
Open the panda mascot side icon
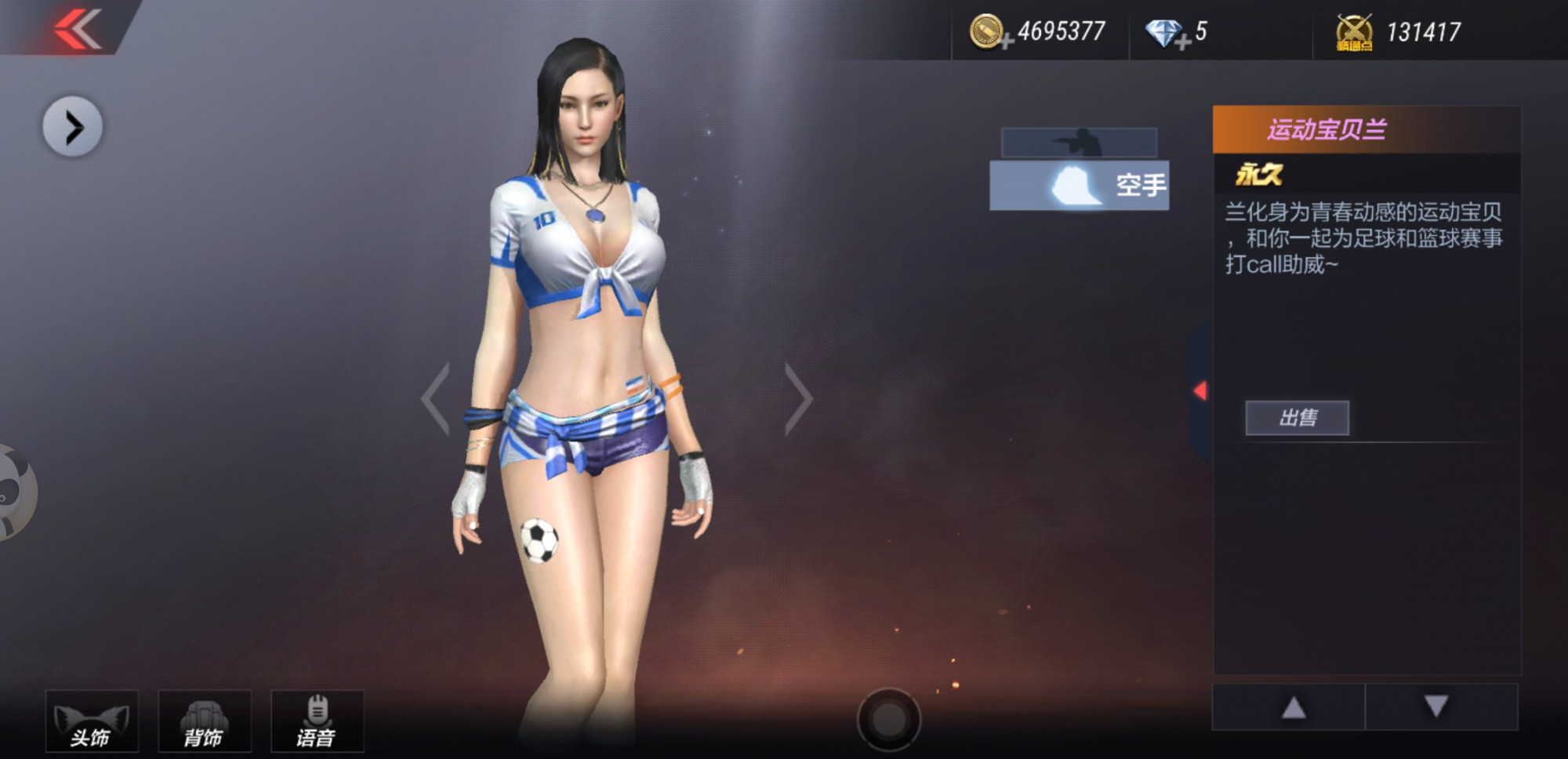tap(14, 492)
